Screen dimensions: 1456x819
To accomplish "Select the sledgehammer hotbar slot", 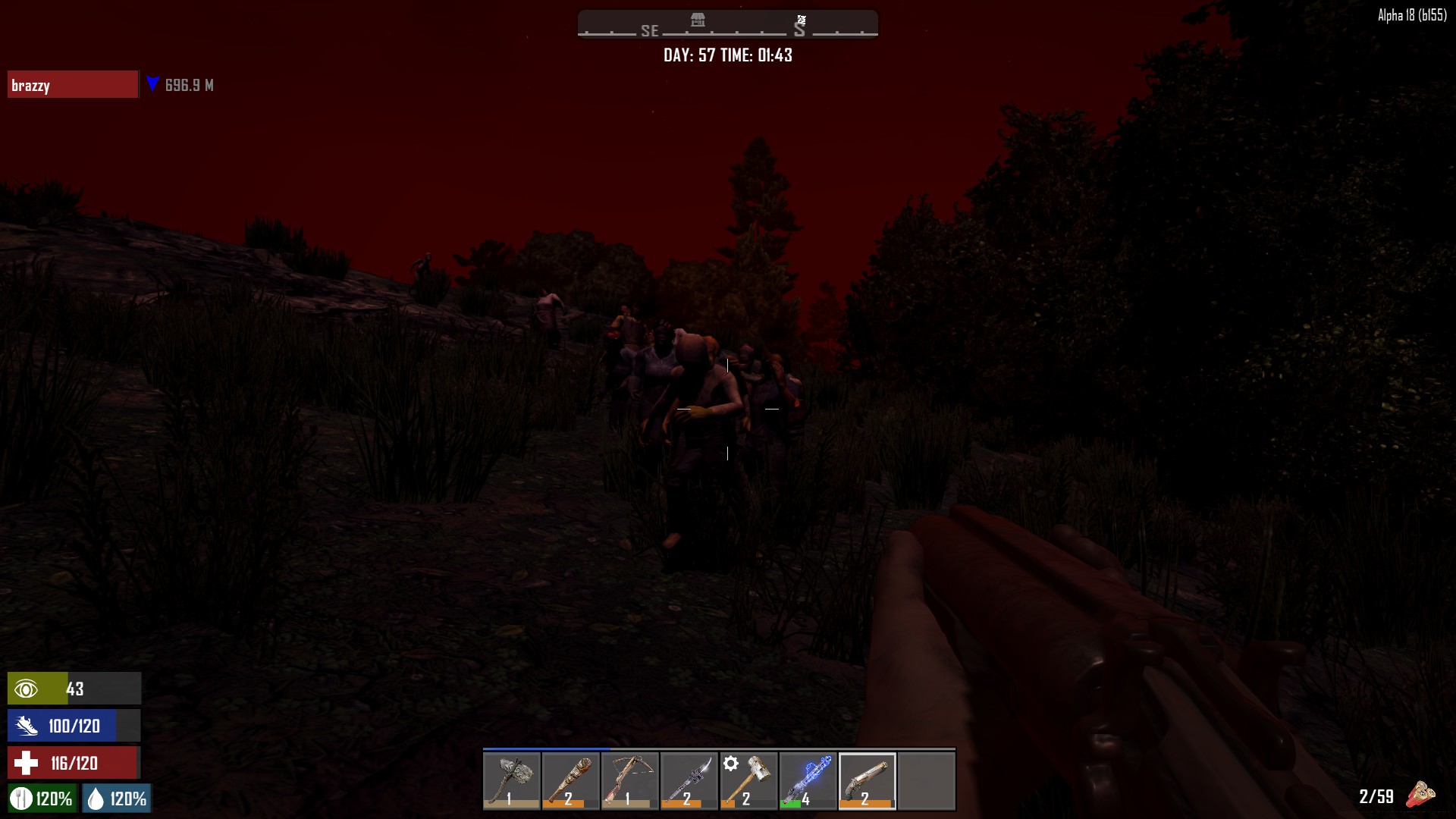I will tap(748, 781).
